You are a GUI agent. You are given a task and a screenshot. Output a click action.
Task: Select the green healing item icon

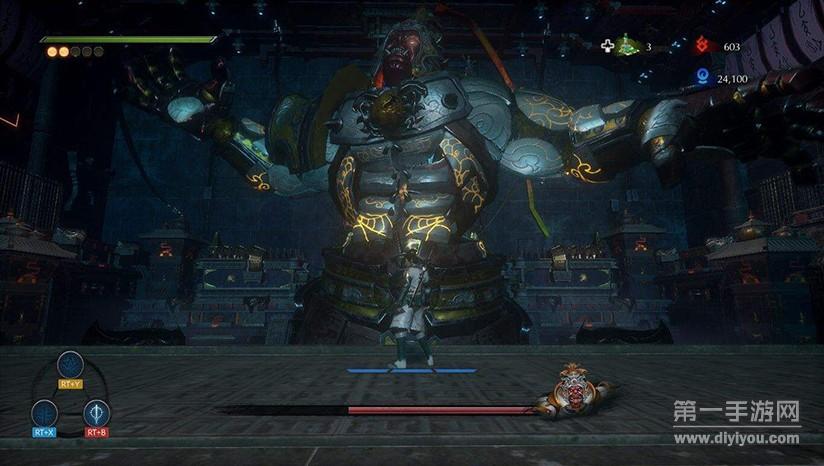click(626, 45)
